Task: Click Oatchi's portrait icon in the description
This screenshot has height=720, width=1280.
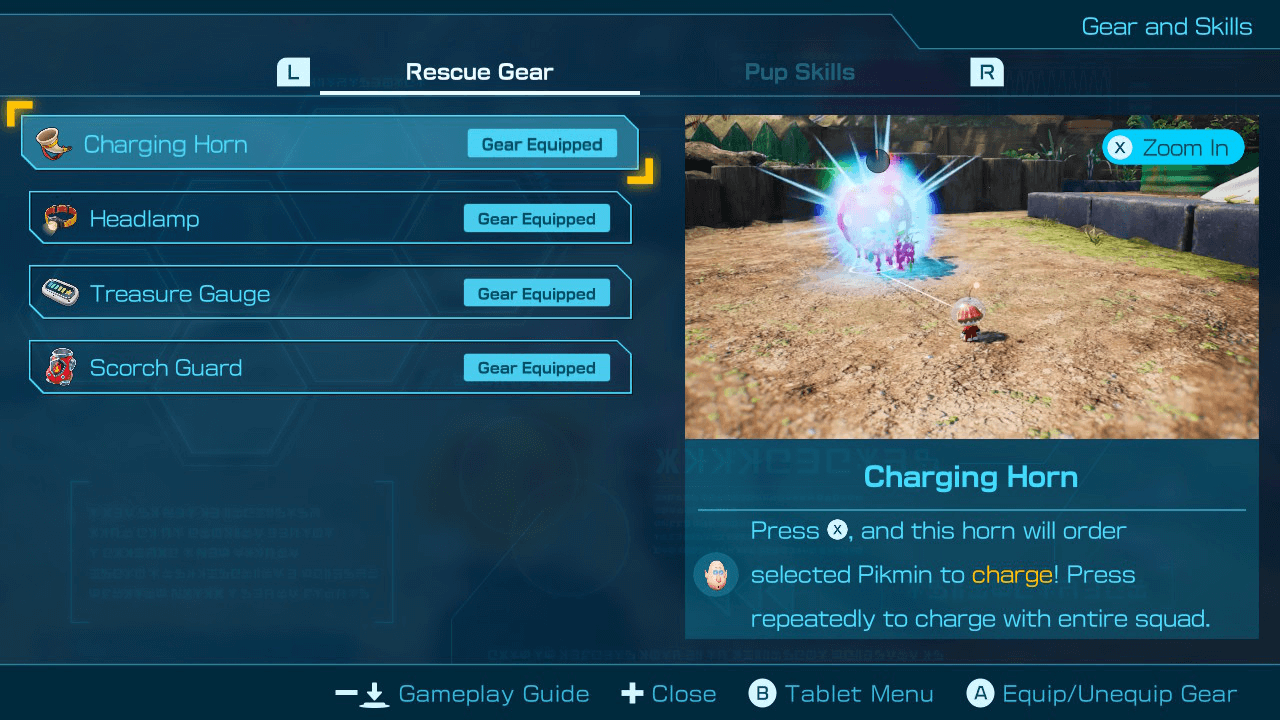Action: 717,575
